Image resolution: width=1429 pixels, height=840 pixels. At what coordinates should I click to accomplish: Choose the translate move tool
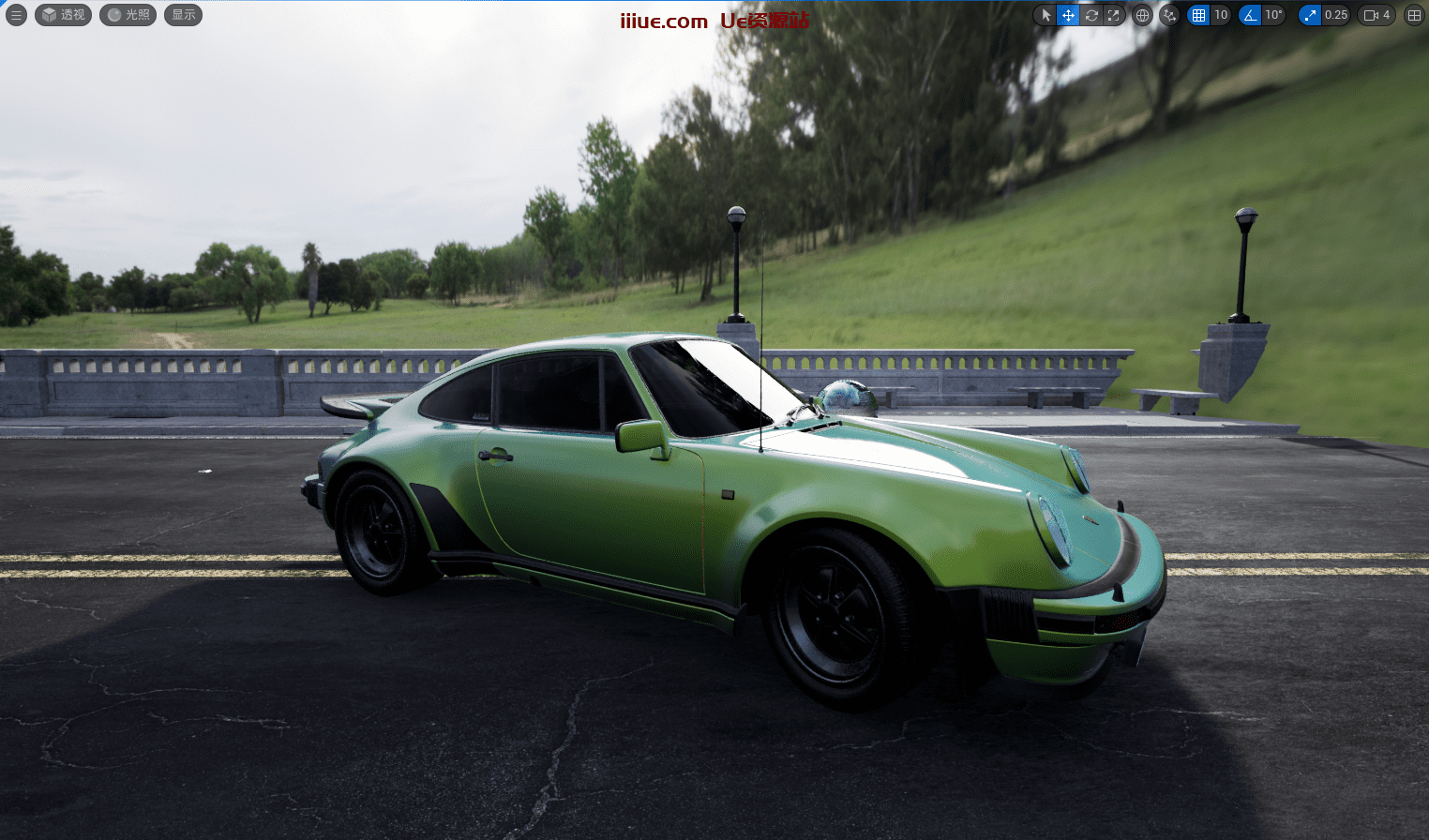click(x=1068, y=15)
